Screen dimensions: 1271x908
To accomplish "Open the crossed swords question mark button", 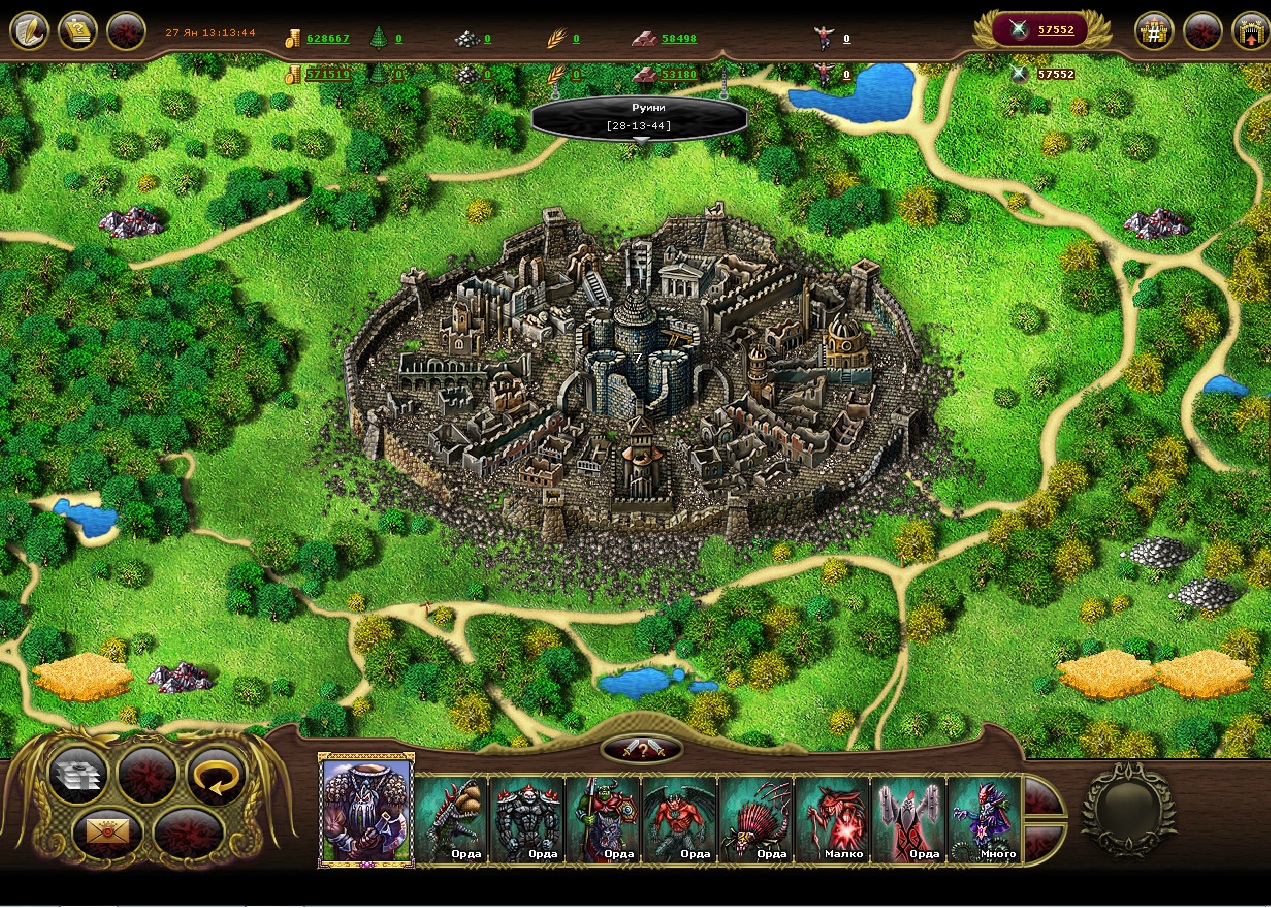I will pyautogui.click(x=642, y=748).
